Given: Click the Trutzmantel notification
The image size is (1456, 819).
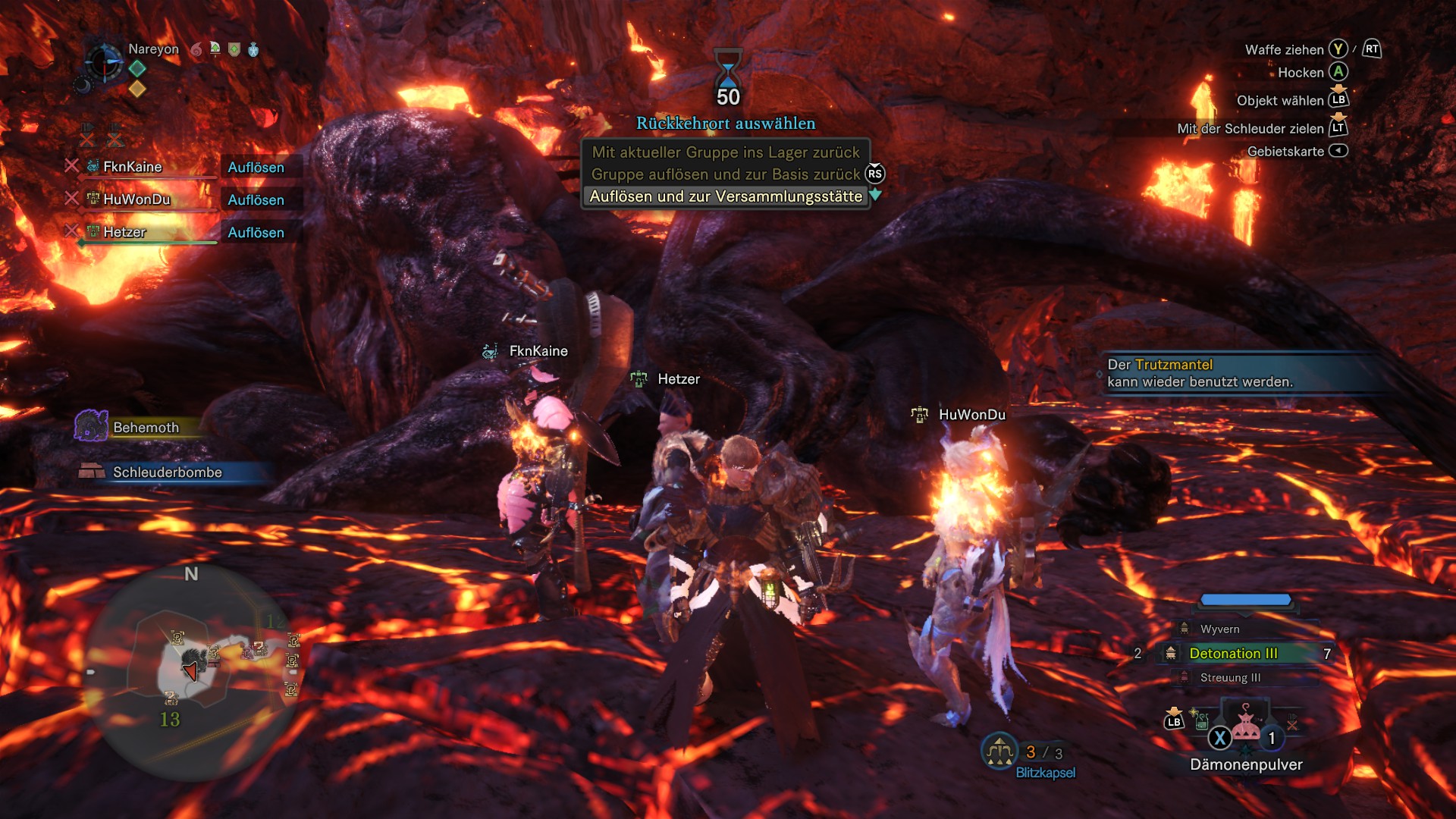Looking at the screenshot, I should click(x=1200, y=373).
